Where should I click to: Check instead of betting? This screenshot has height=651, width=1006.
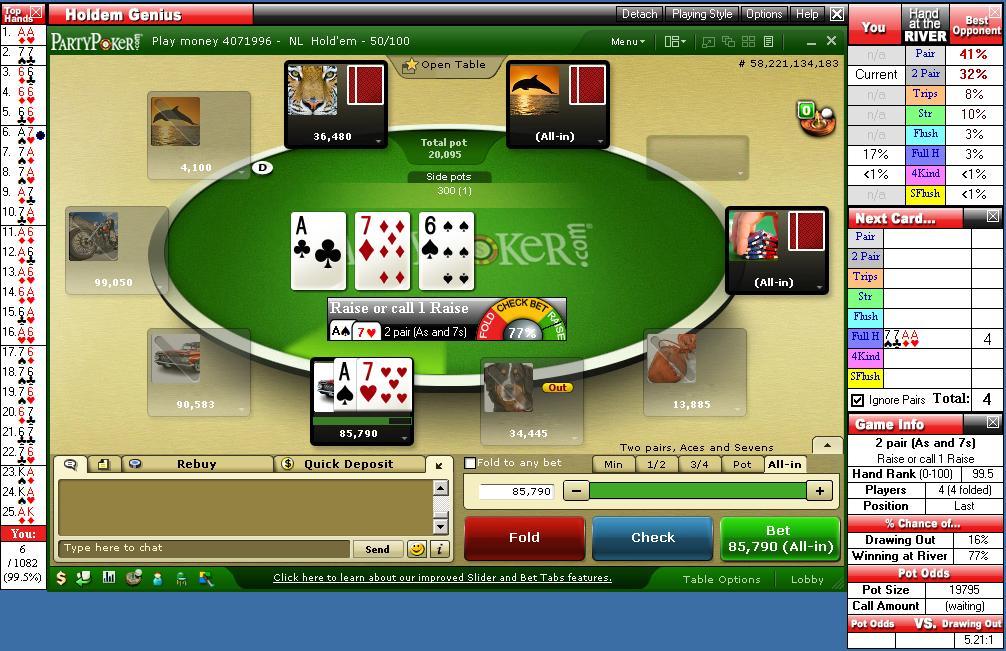click(652, 538)
